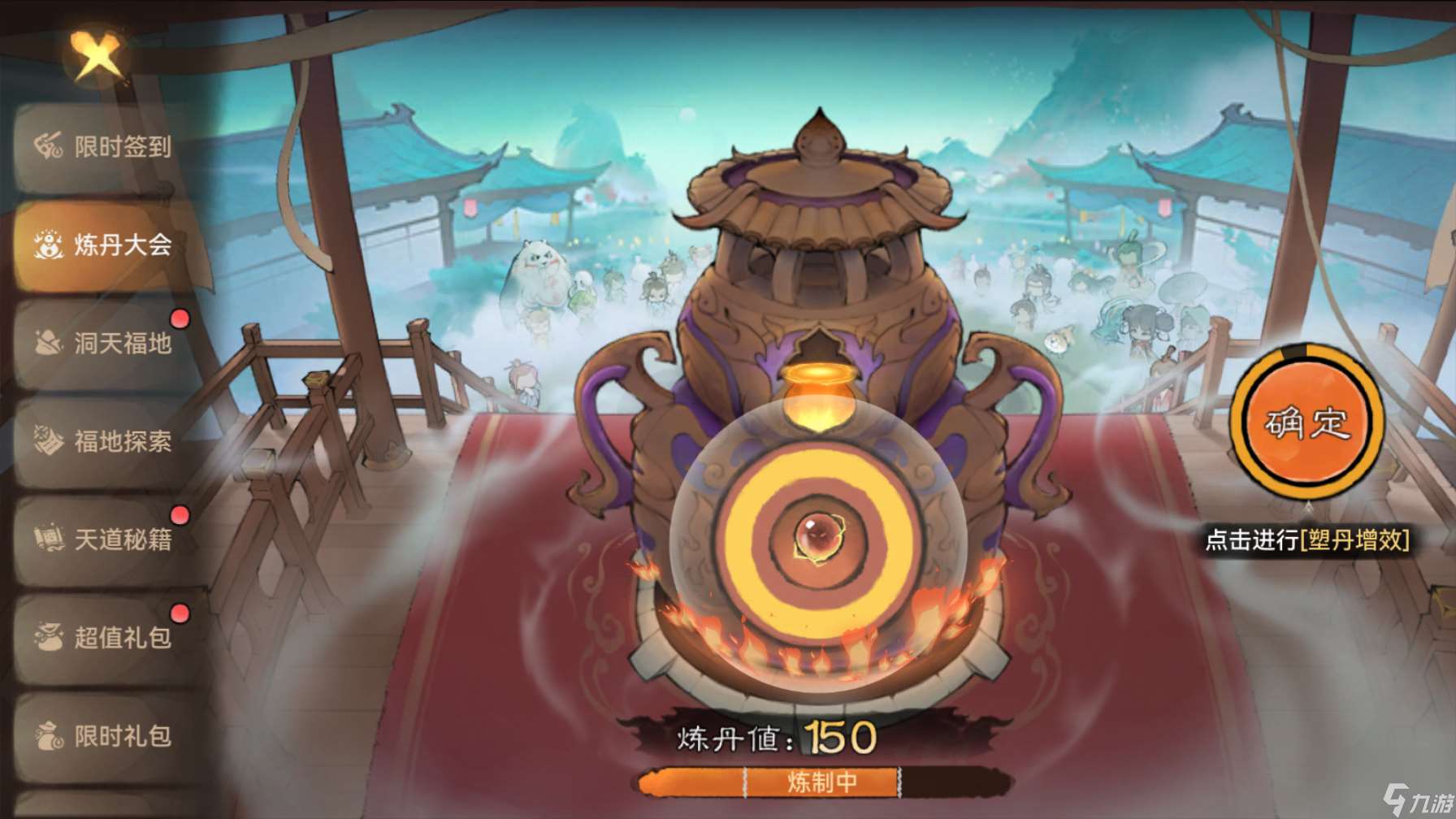Select the 天道秘籍 scroll icon
This screenshot has width=1456, height=819.
click(48, 538)
